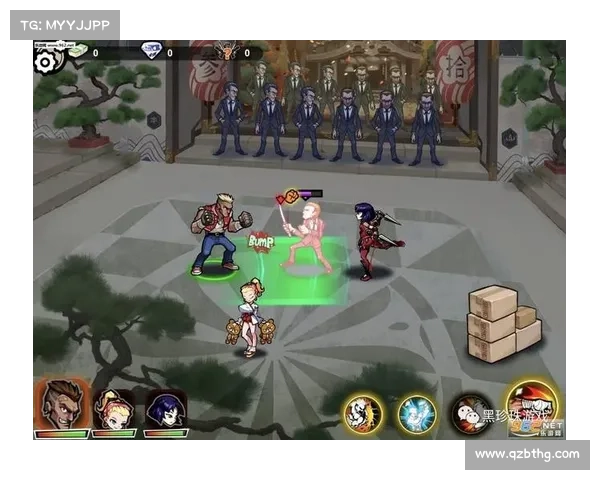Select the mohawk brawler portrait
Screen dimensions: 600x480
tap(61, 405)
